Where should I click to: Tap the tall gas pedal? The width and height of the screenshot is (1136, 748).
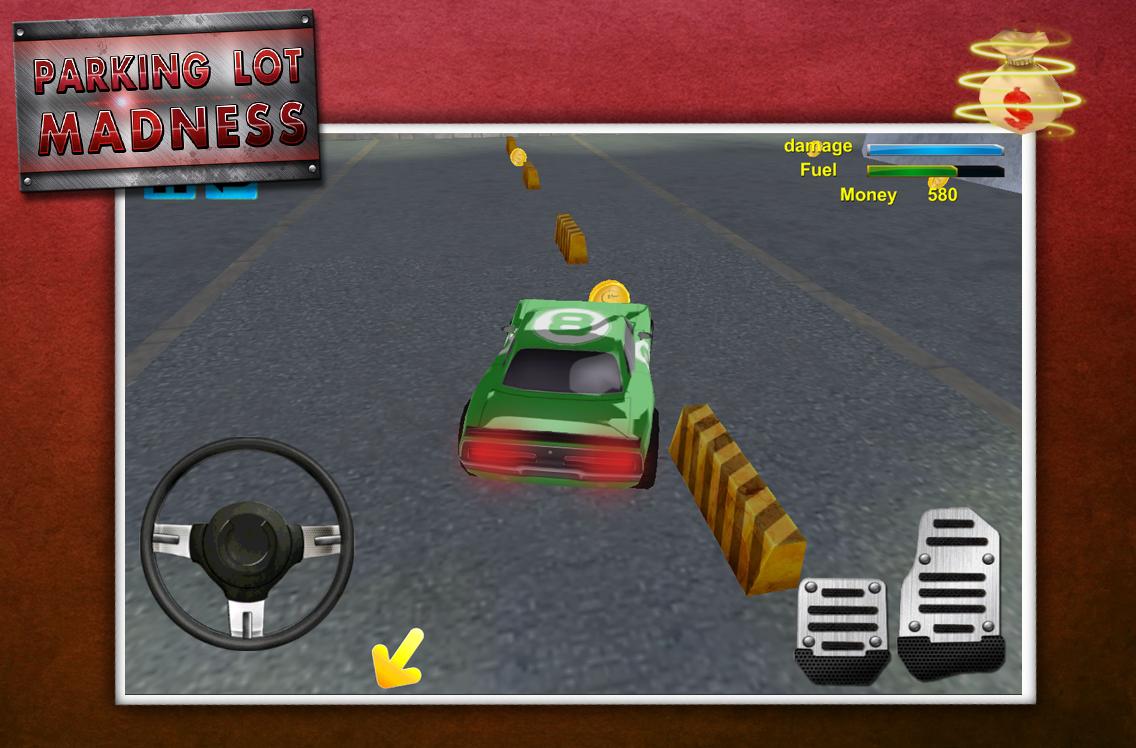point(950,592)
